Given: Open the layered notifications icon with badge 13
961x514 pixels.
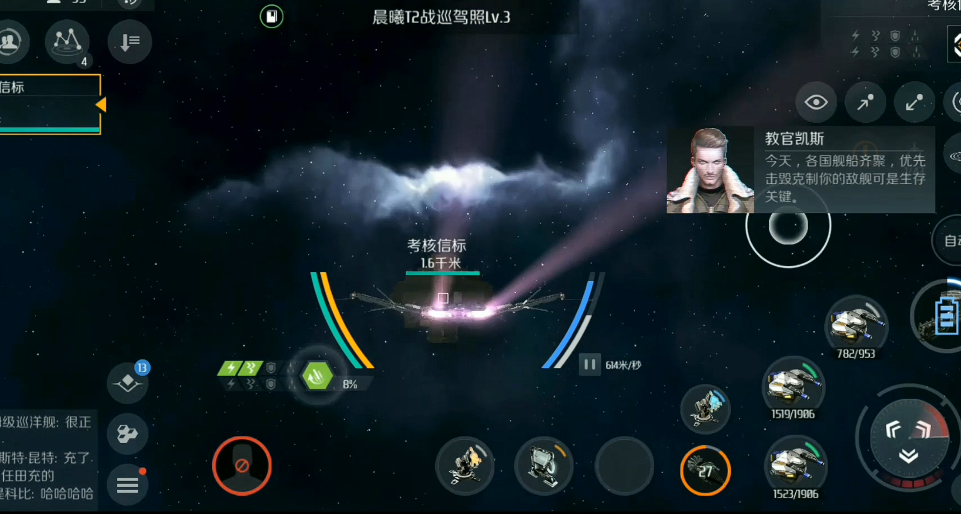Looking at the screenshot, I should (128, 382).
